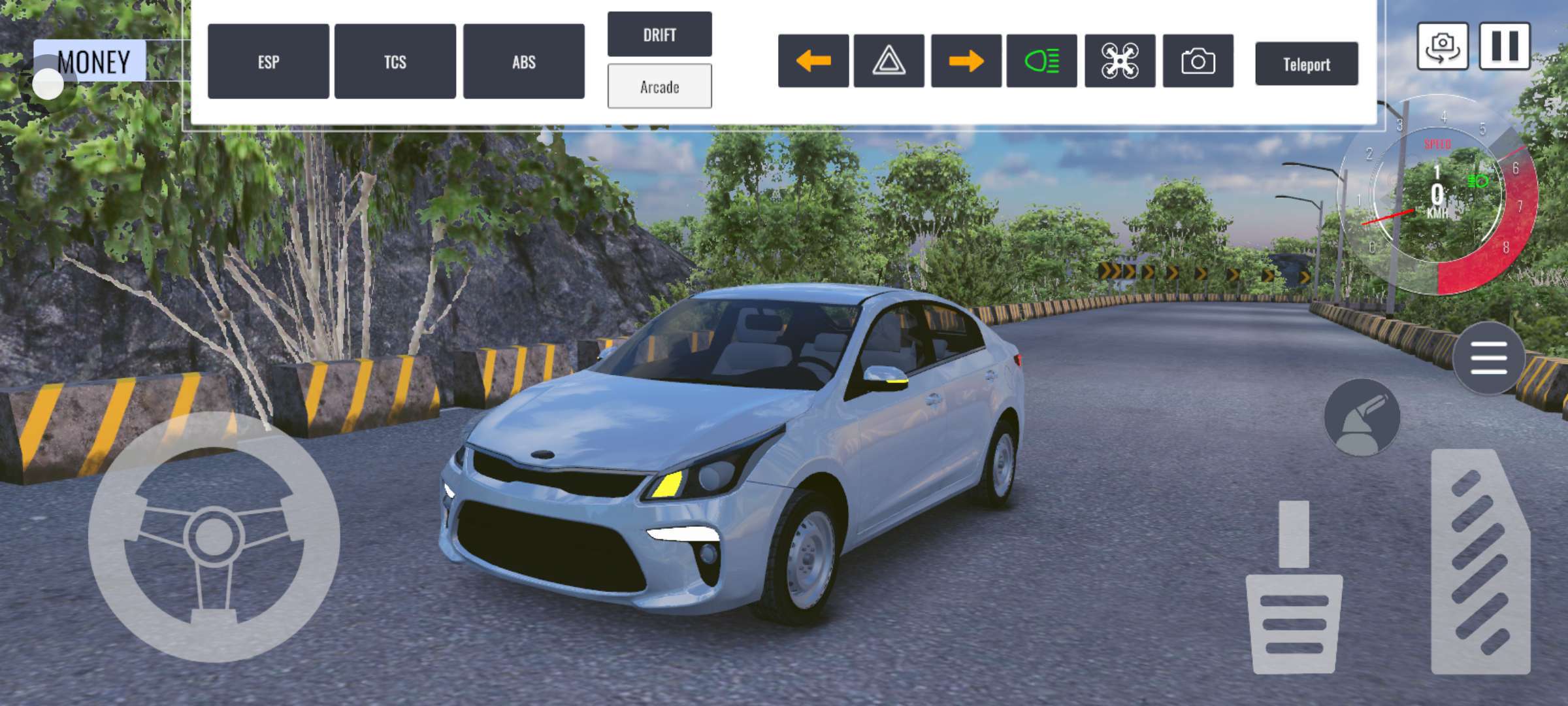The height and width of the screenshot is (706, 1568).
Task: Toggle the green headlights icon
Action: (1041, 61)
